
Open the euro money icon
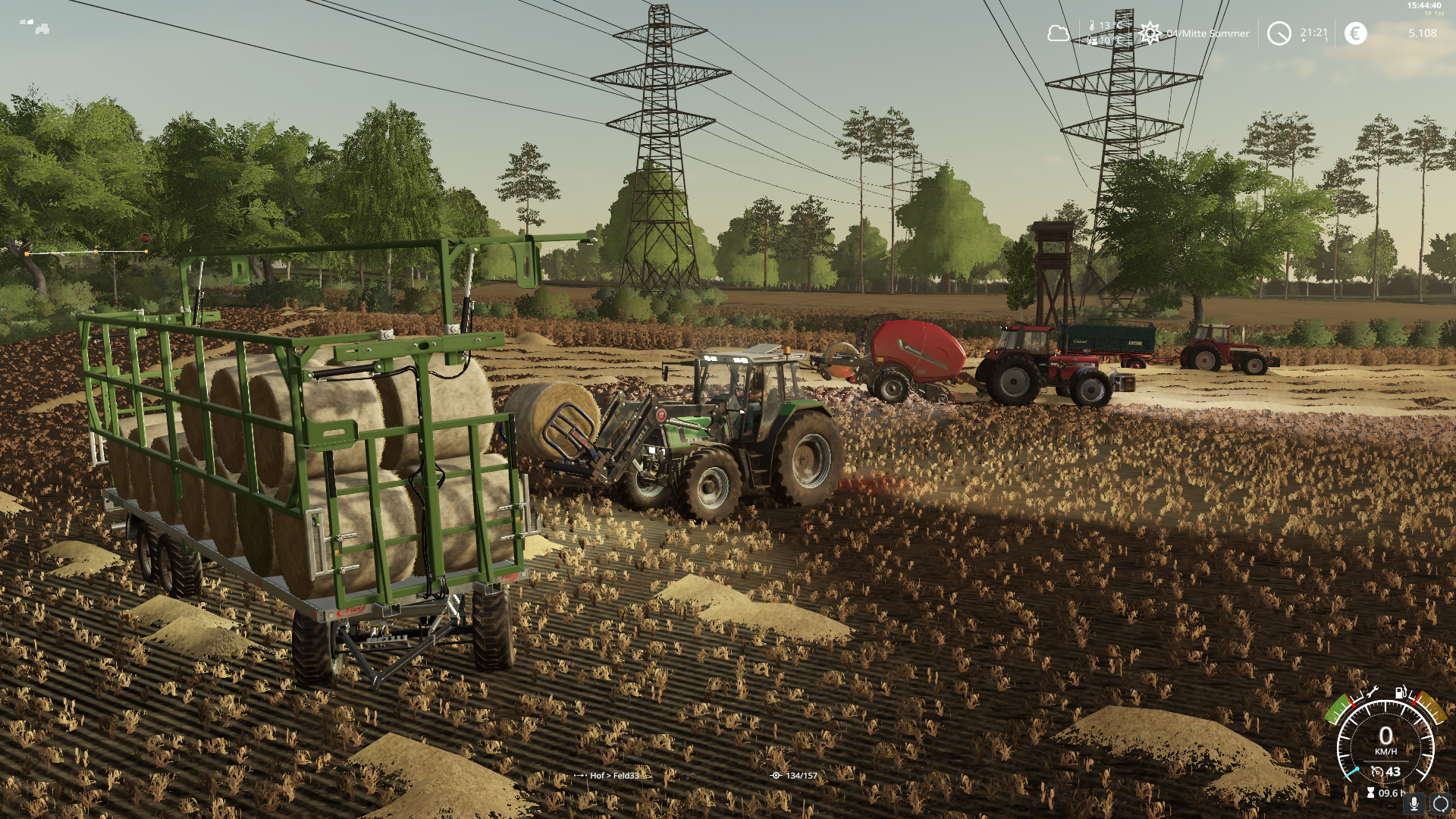(x=1355, y=33)
